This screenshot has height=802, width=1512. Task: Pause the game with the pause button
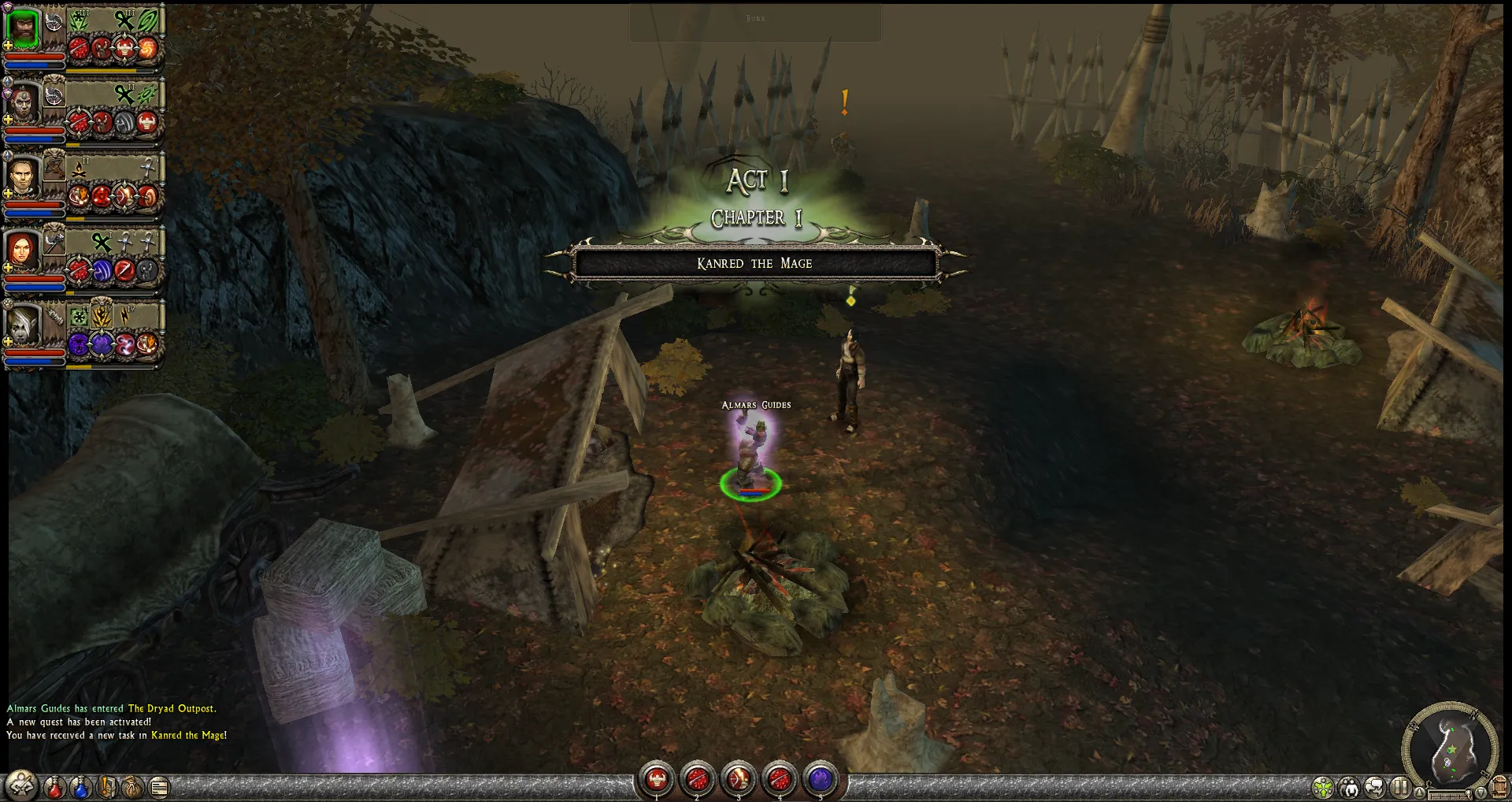pyautogui.click(x=1400, y=787)
